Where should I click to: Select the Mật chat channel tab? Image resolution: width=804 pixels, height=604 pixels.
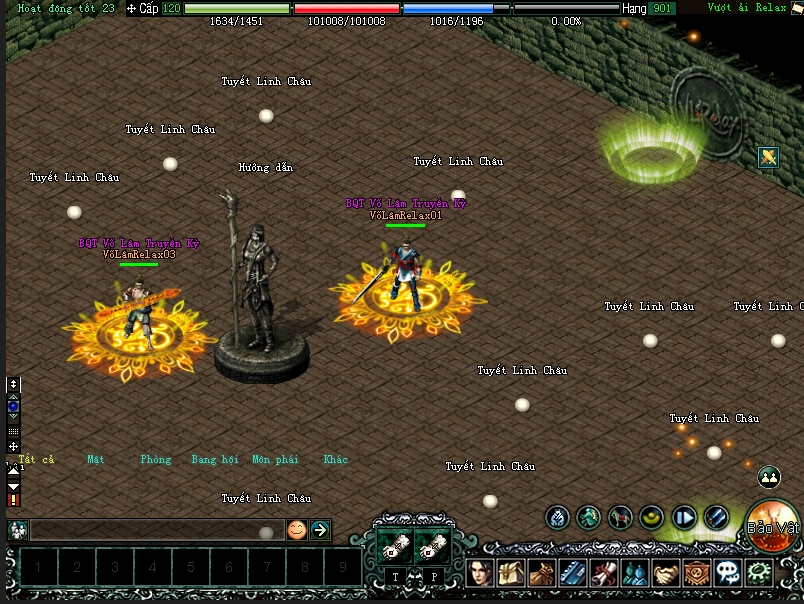pyautogui.click(x=96, y=460)
